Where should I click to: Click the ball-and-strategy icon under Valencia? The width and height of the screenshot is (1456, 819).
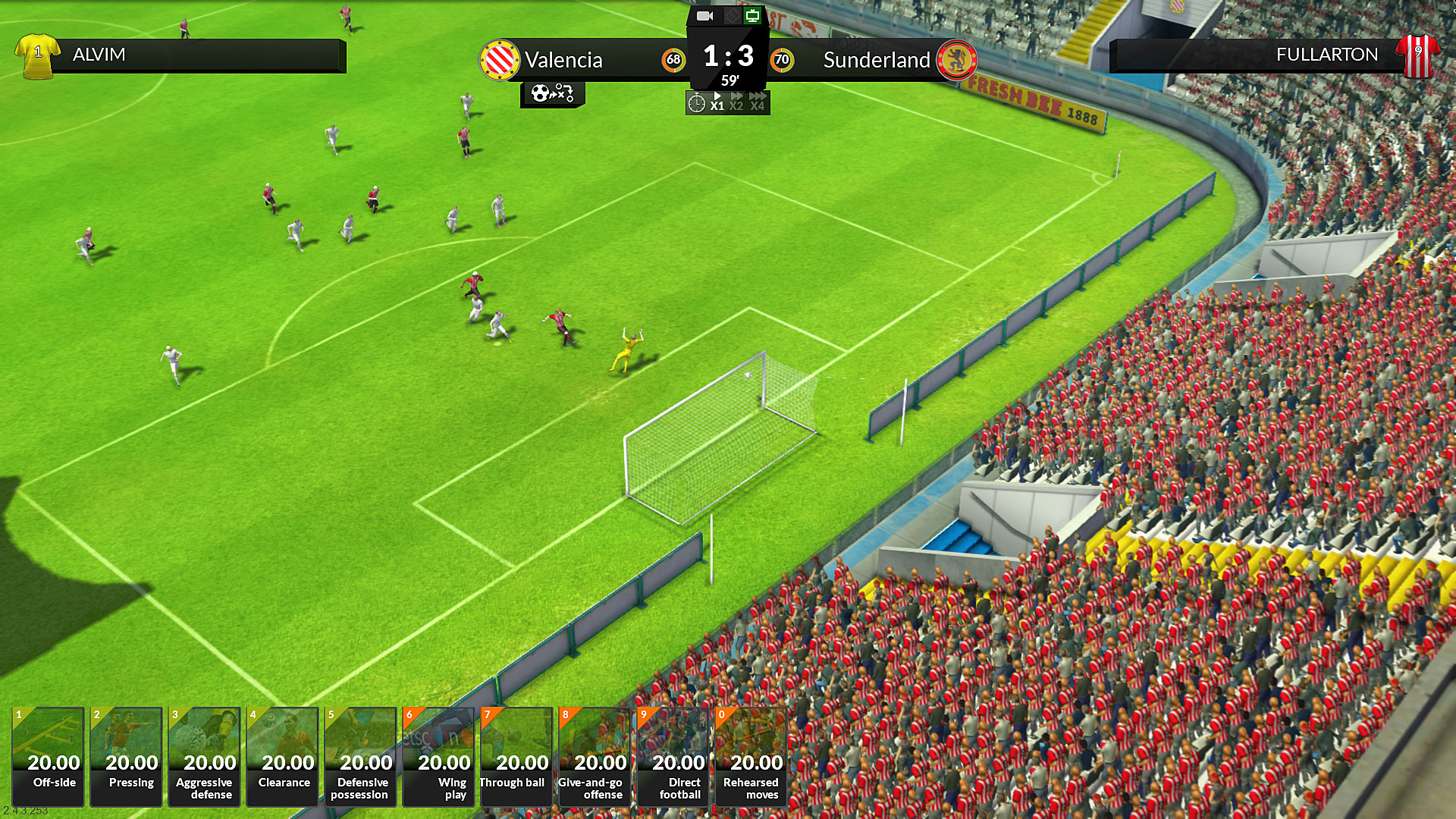[x=552, y=95]
